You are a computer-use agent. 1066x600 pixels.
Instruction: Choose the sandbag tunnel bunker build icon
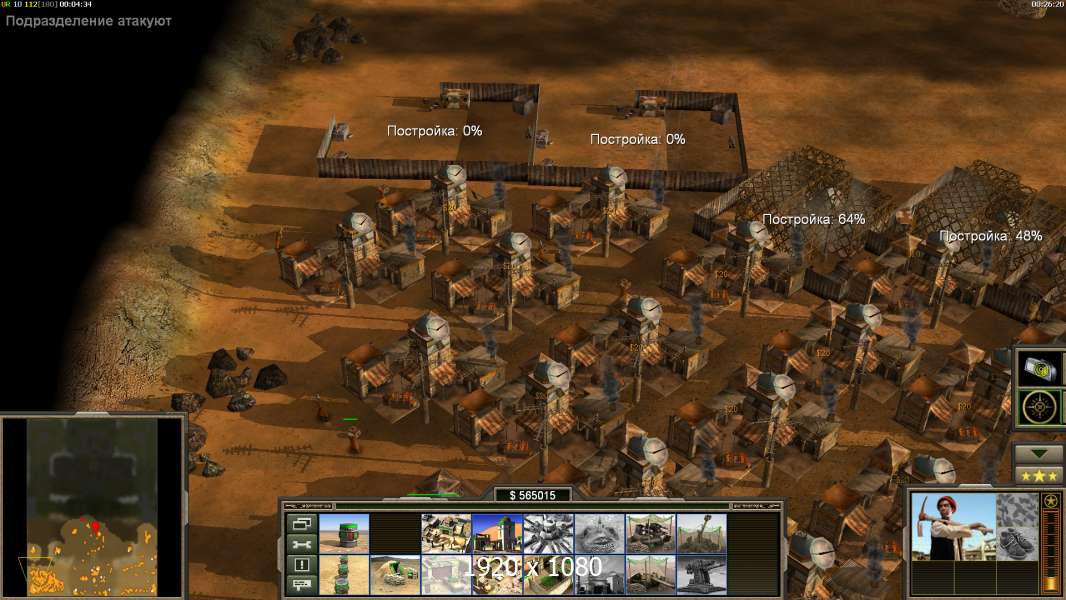[x=396, y=575]
